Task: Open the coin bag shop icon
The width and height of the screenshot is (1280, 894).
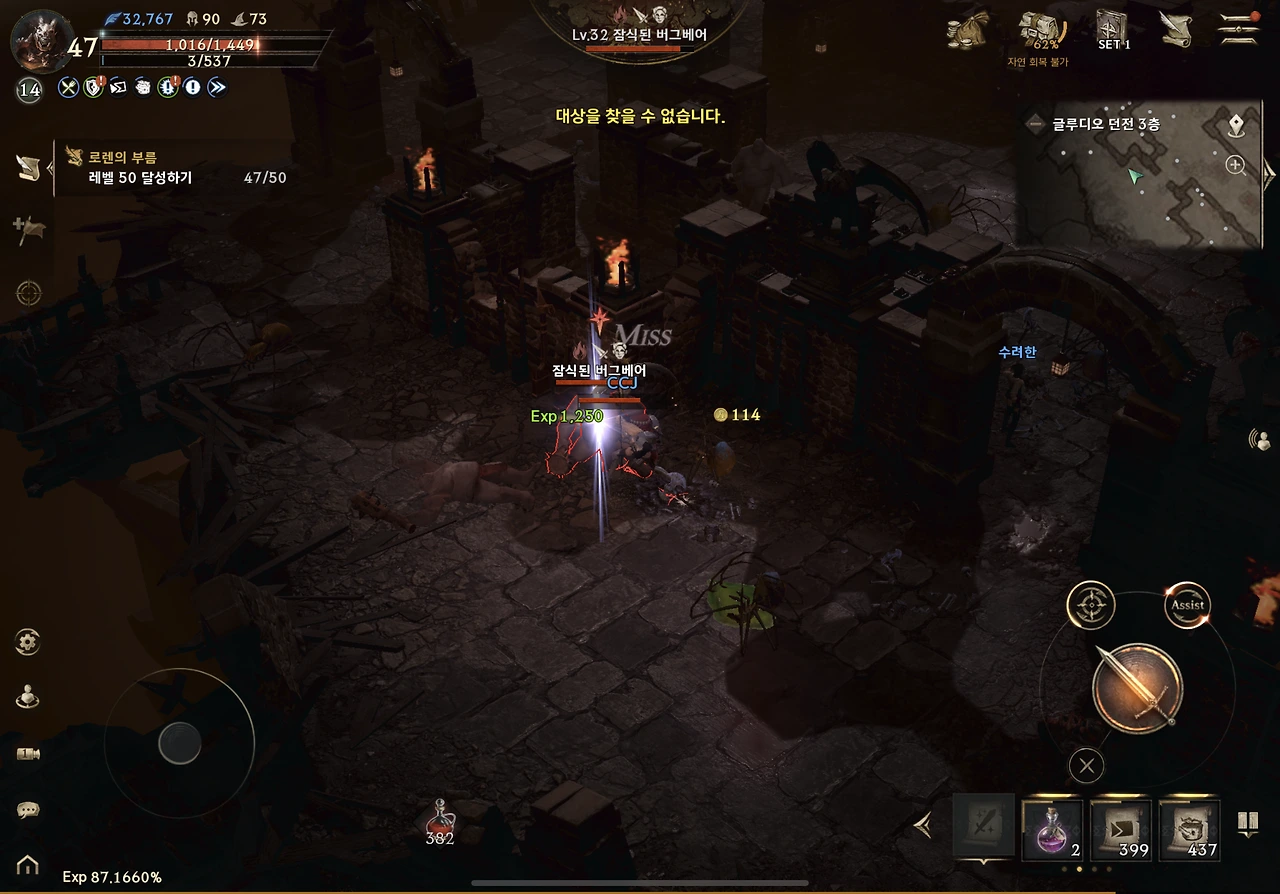Action: 968,31
